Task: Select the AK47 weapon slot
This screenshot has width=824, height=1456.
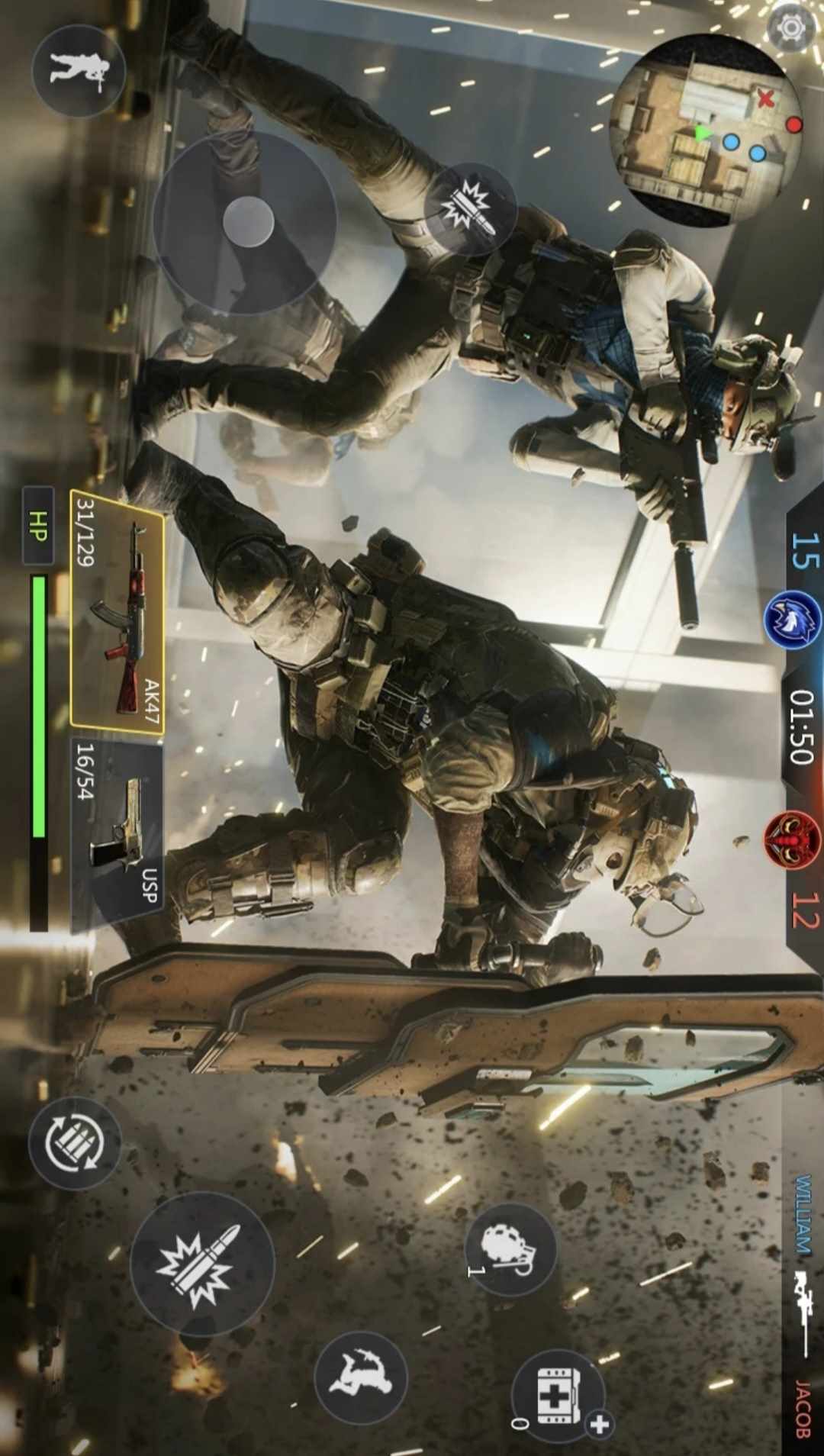Action: point(117,610)
